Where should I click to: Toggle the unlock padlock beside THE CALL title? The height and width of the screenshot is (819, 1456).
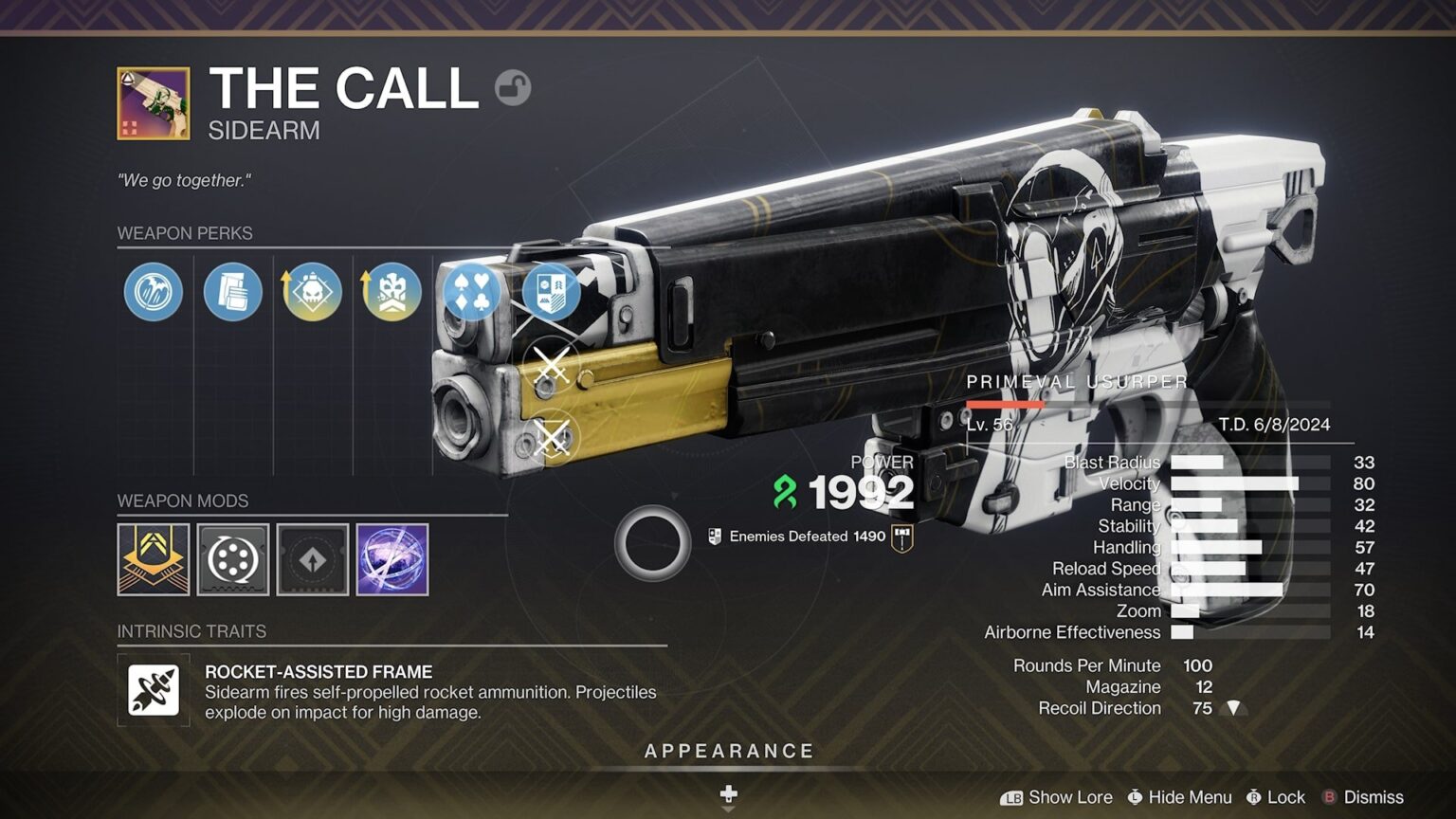click(513, 87)
